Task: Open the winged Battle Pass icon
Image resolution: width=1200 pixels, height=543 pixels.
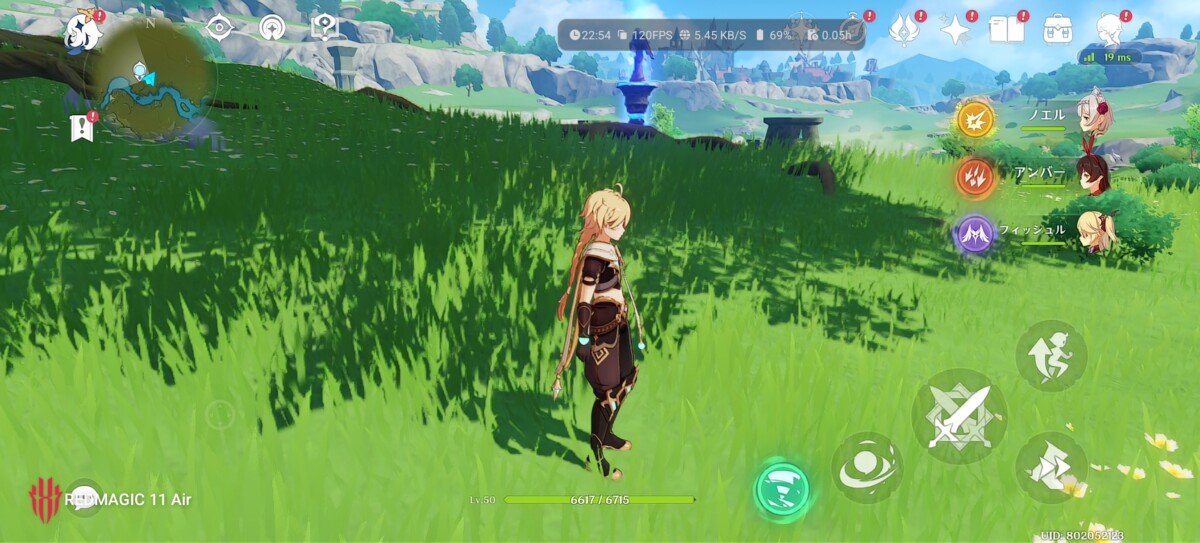Action: pos(905,29)
